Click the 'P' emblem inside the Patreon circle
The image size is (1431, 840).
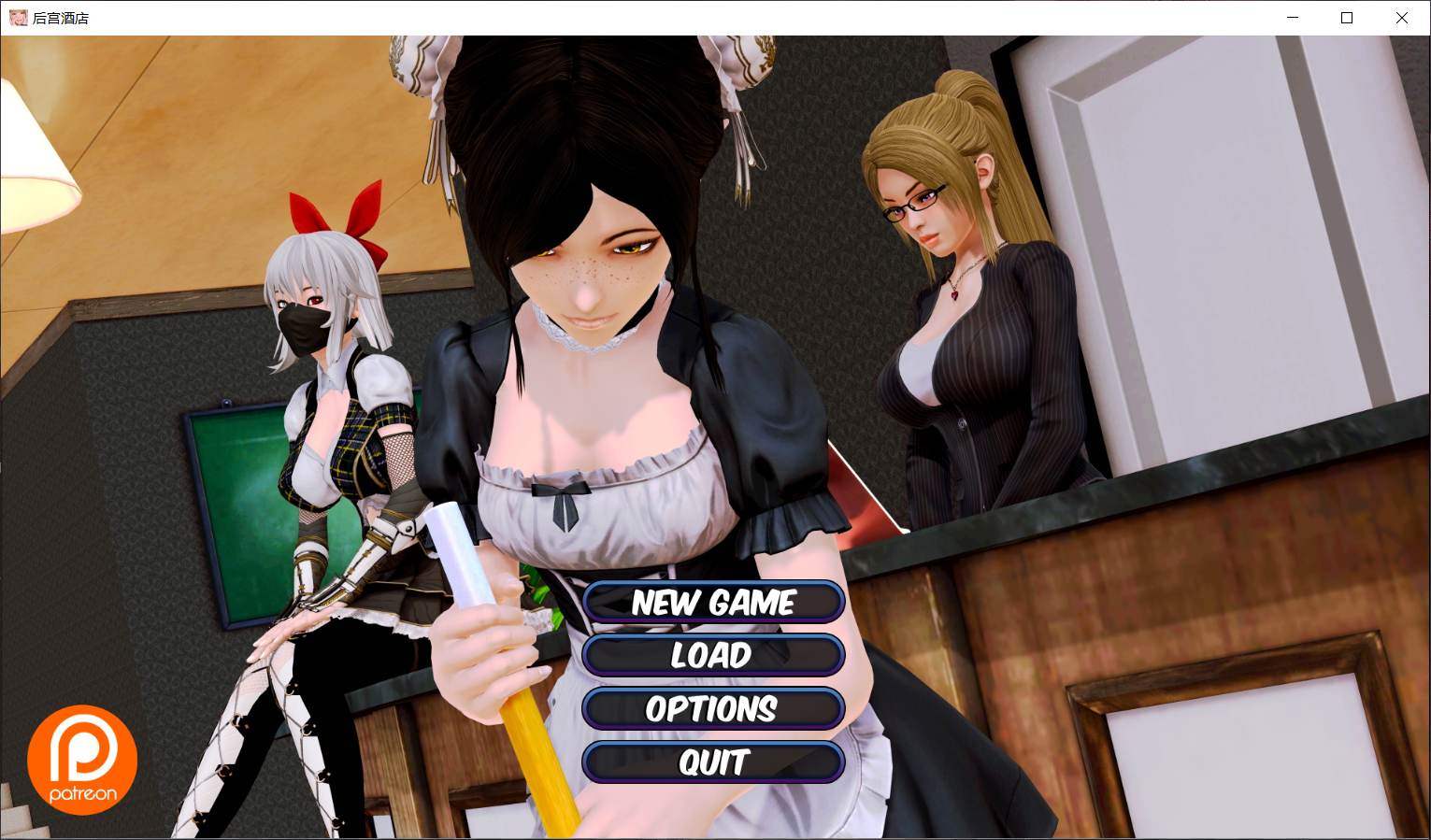click(82, 747)
